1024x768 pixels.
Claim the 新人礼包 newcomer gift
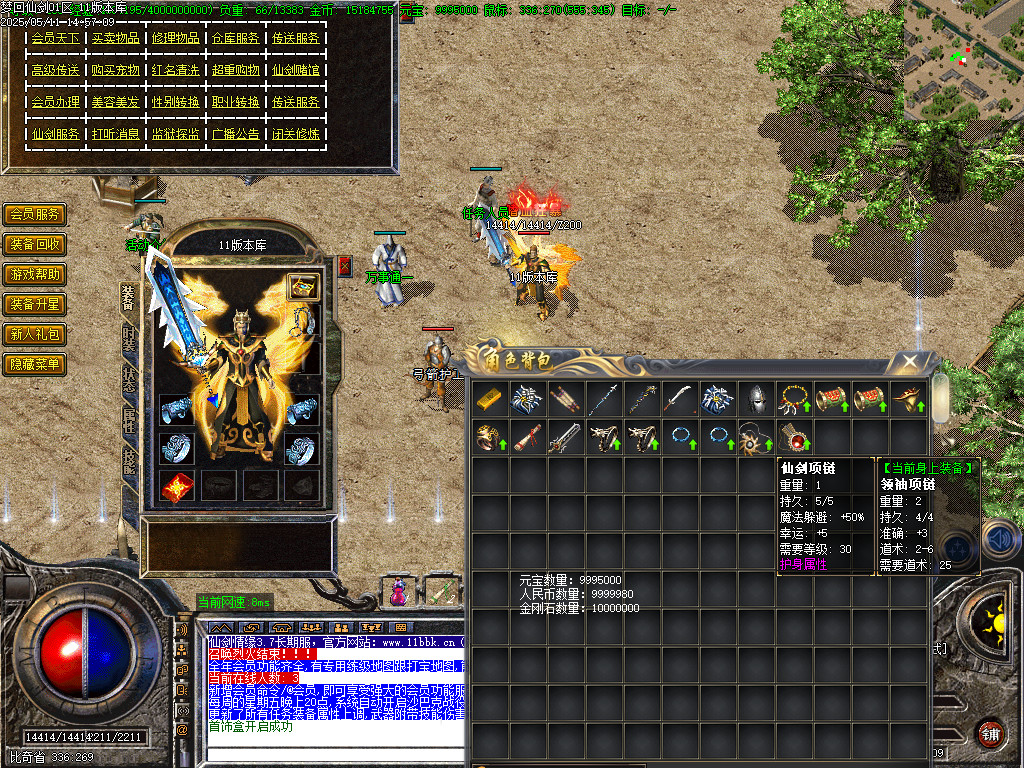click(x=35, y=335)
